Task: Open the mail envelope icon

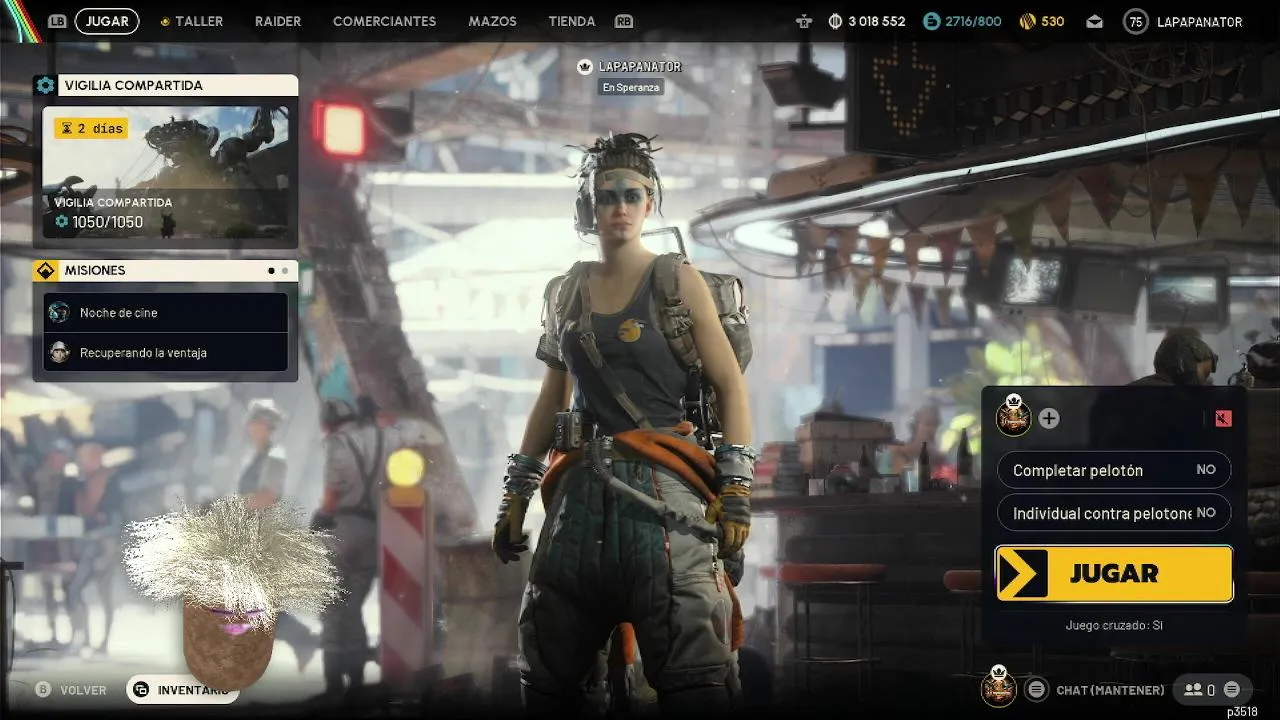Action: pos(1094,21)
